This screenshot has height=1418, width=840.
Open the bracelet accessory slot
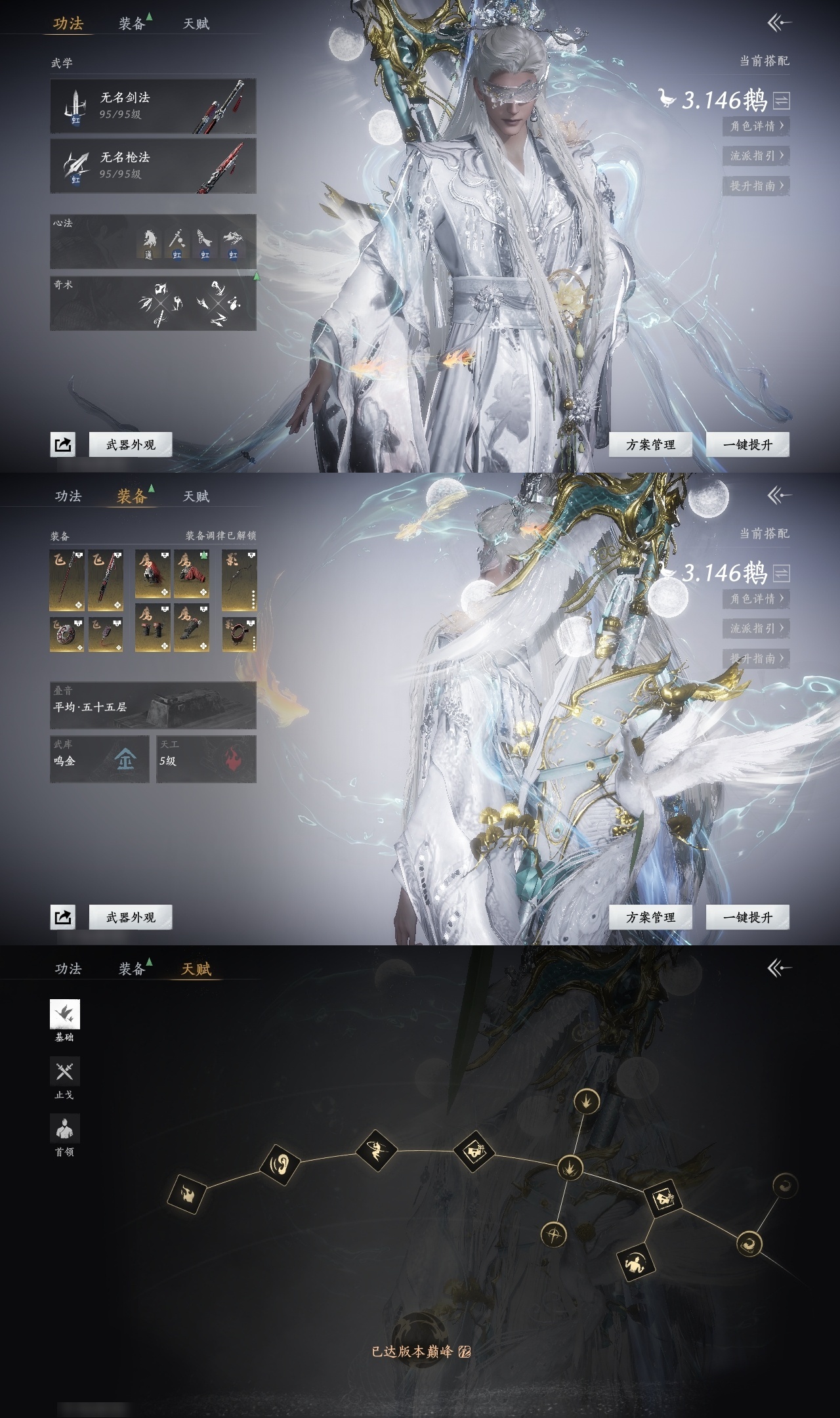(x=239, y=634)
